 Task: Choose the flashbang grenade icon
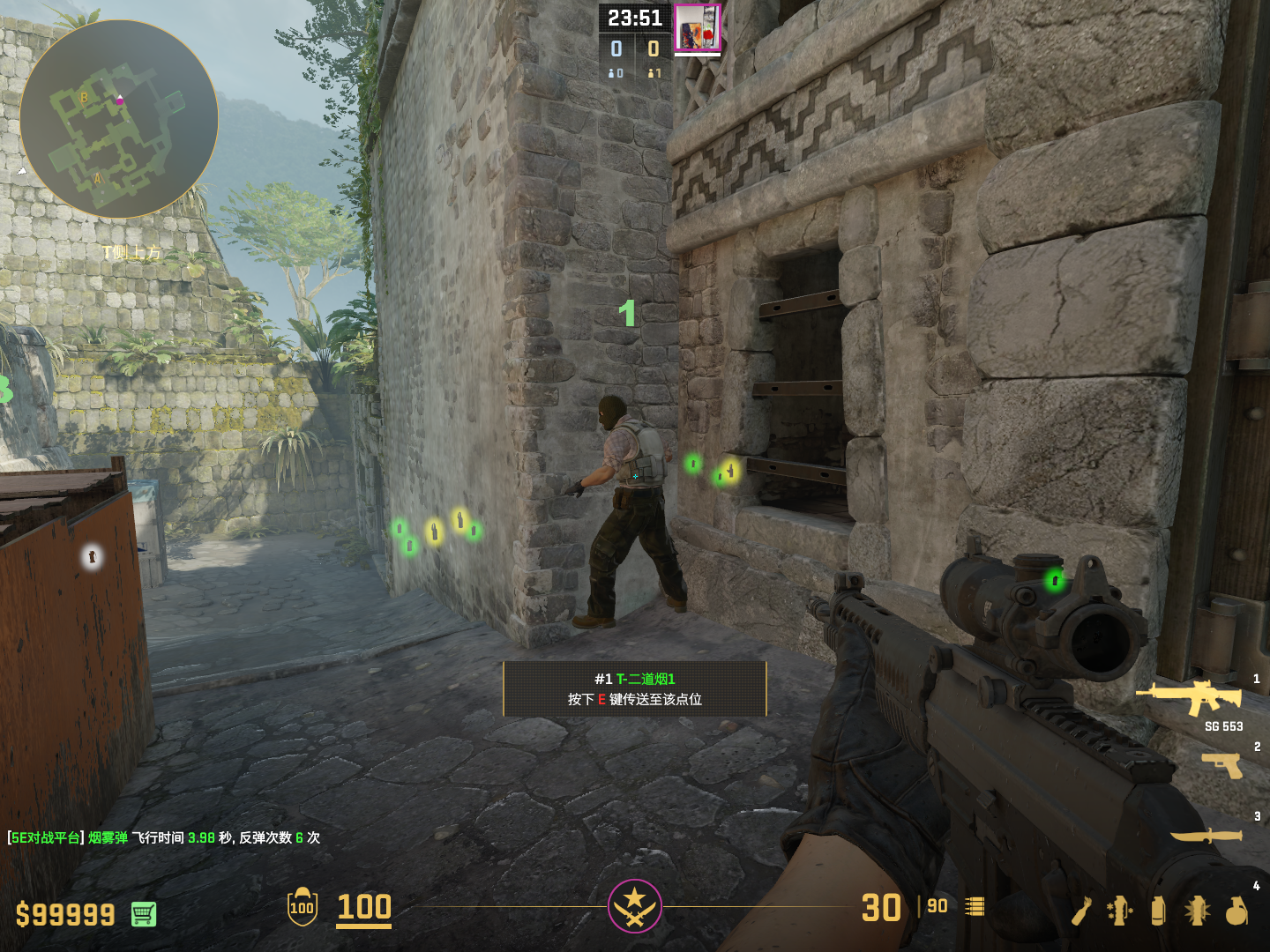1197,911
